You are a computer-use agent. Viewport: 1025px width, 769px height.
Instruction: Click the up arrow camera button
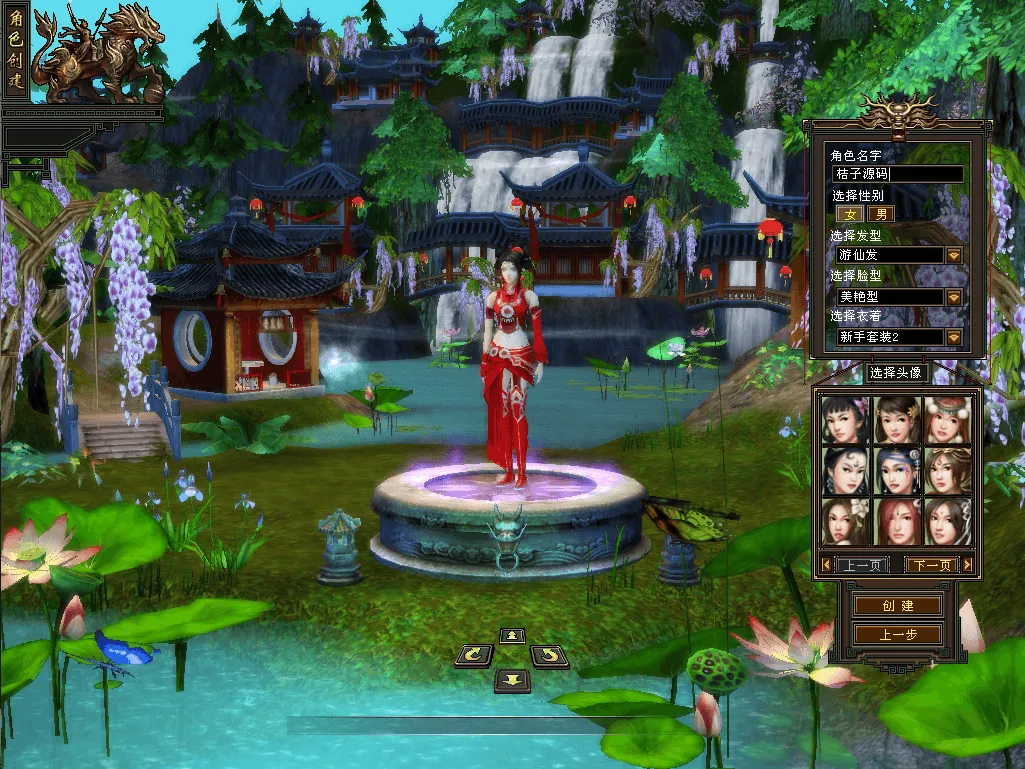click(512, 635)
